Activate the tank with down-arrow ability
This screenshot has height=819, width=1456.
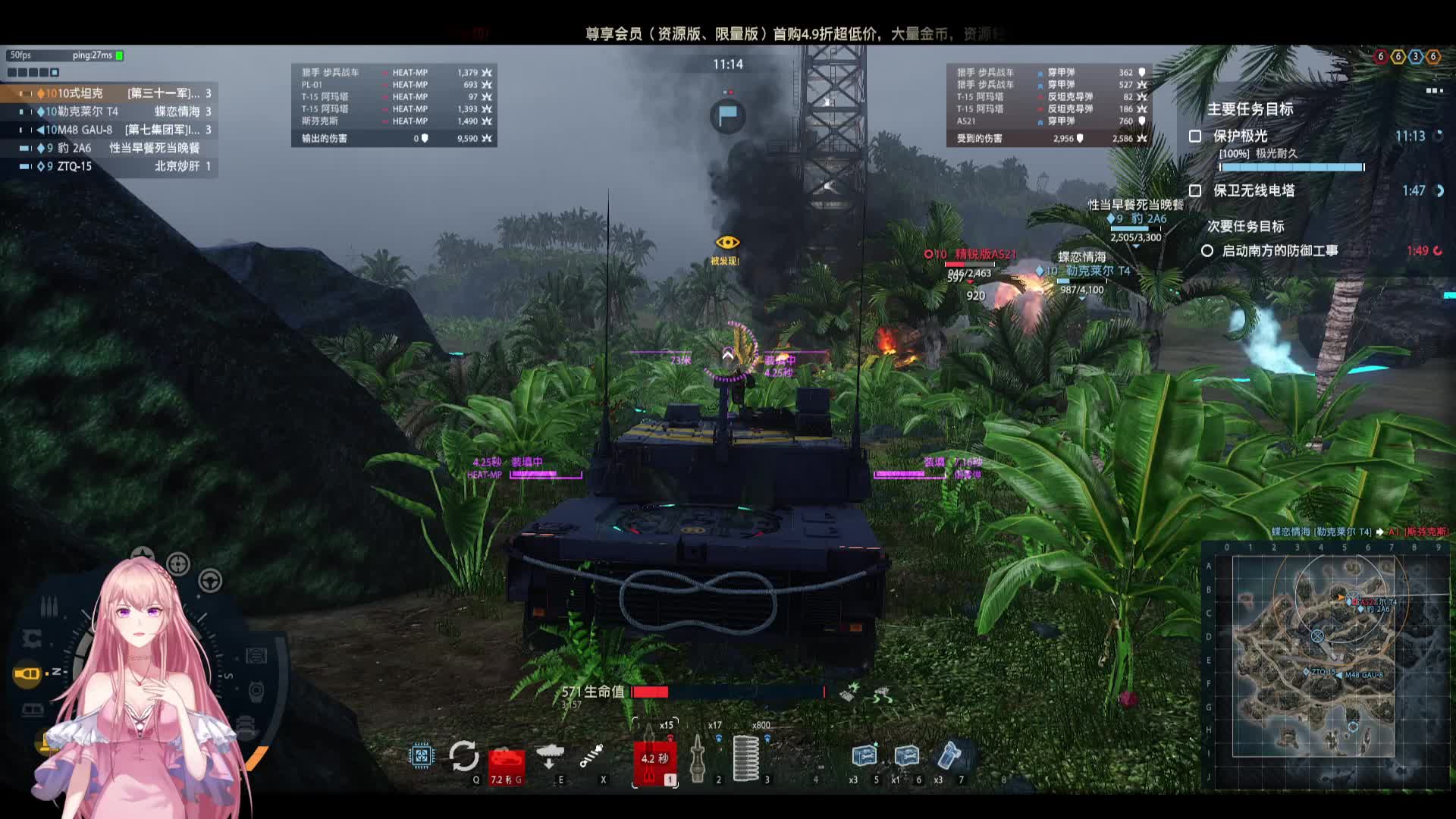click(x=549, y=755)
